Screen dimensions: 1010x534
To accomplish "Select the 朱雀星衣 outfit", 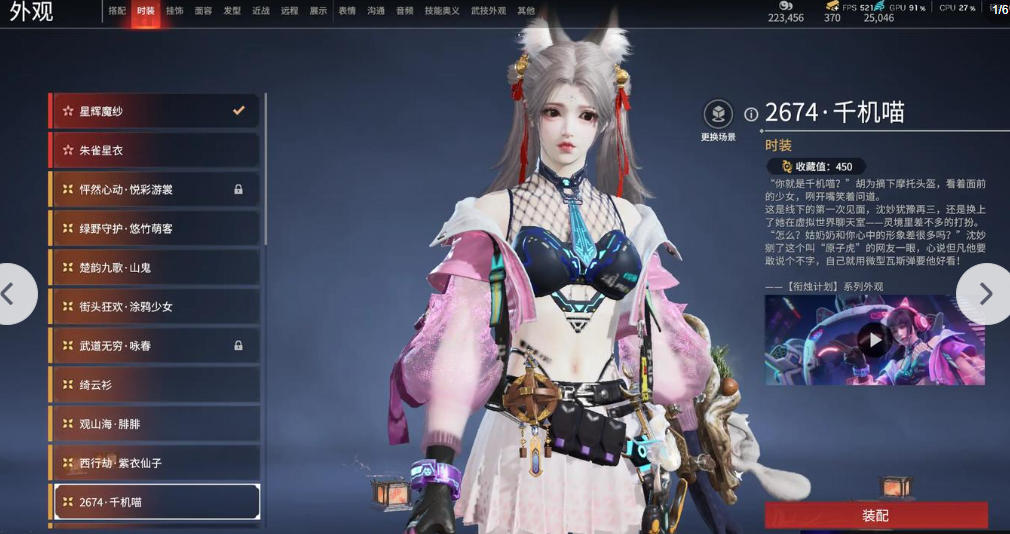I will (x=153, y=150).
